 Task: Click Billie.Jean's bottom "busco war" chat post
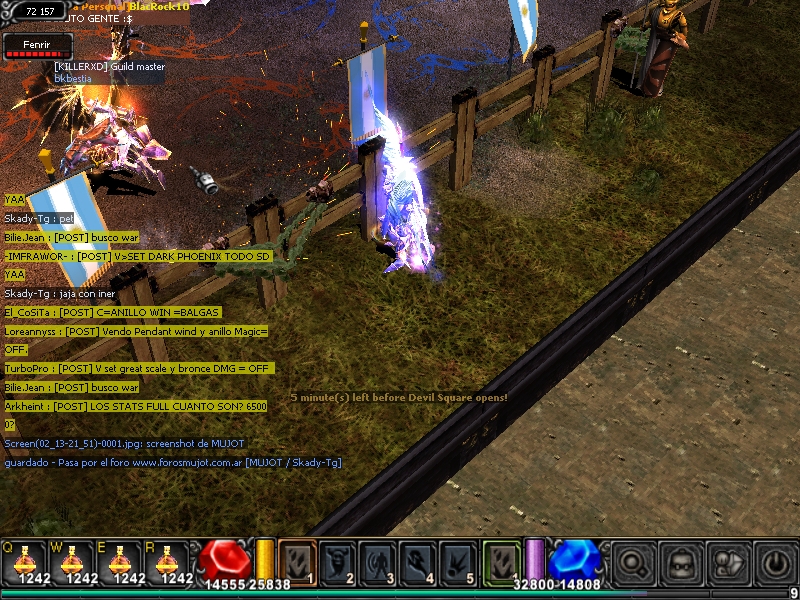[x=71, y=387]
